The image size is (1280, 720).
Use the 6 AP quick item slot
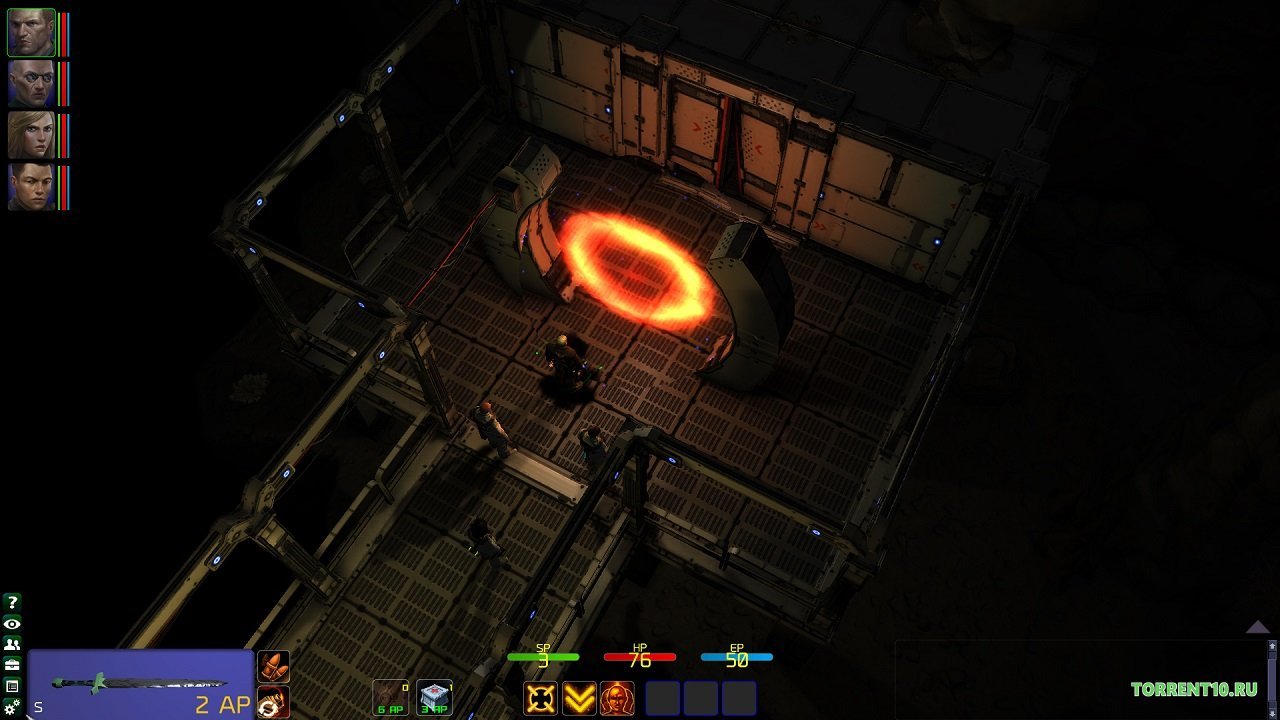click(x=390, y=697)
